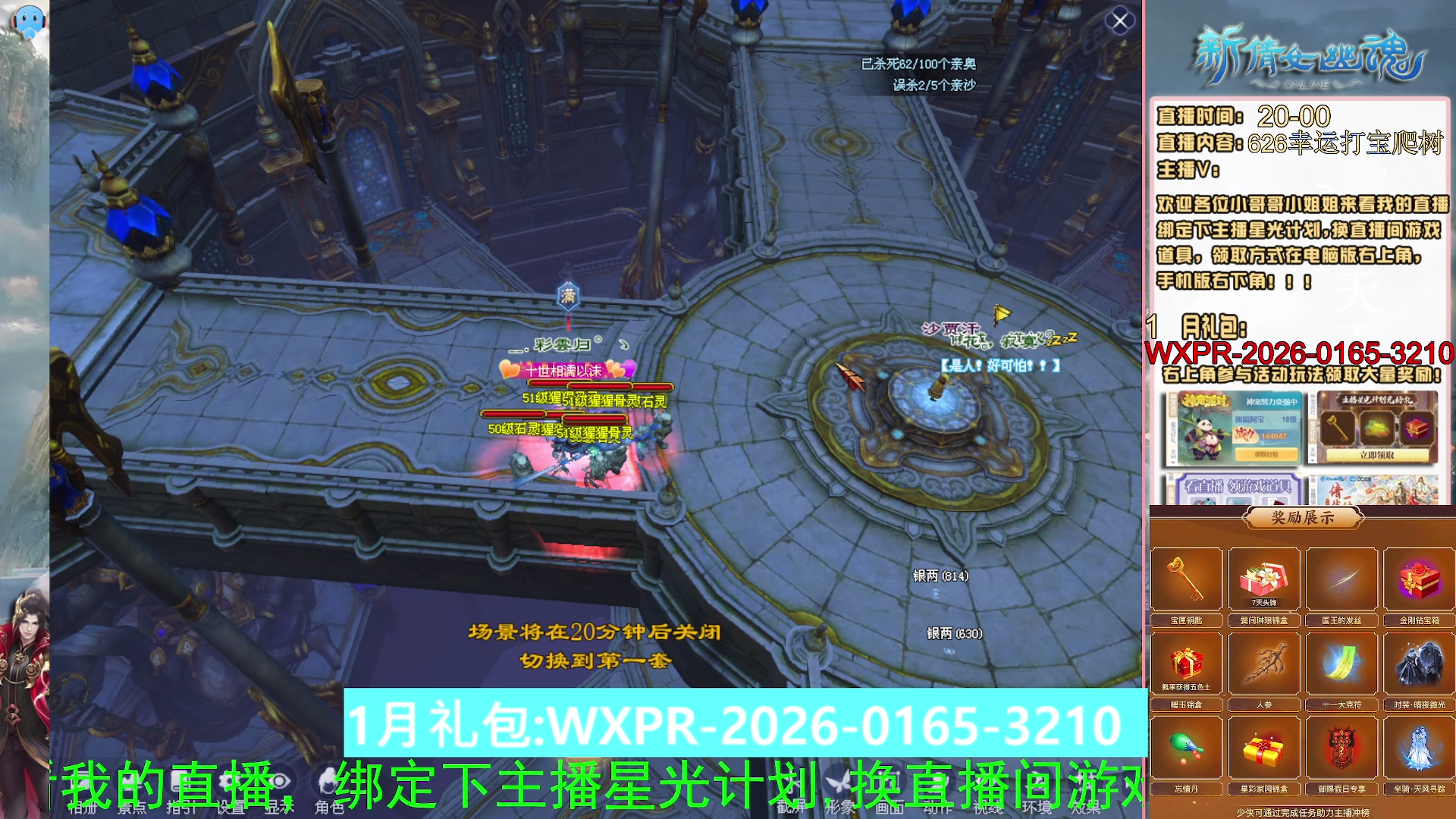1456x819 pixels.
Task: Switch to the 奖励展示 panel header
Action: (x=1303, y=518)
